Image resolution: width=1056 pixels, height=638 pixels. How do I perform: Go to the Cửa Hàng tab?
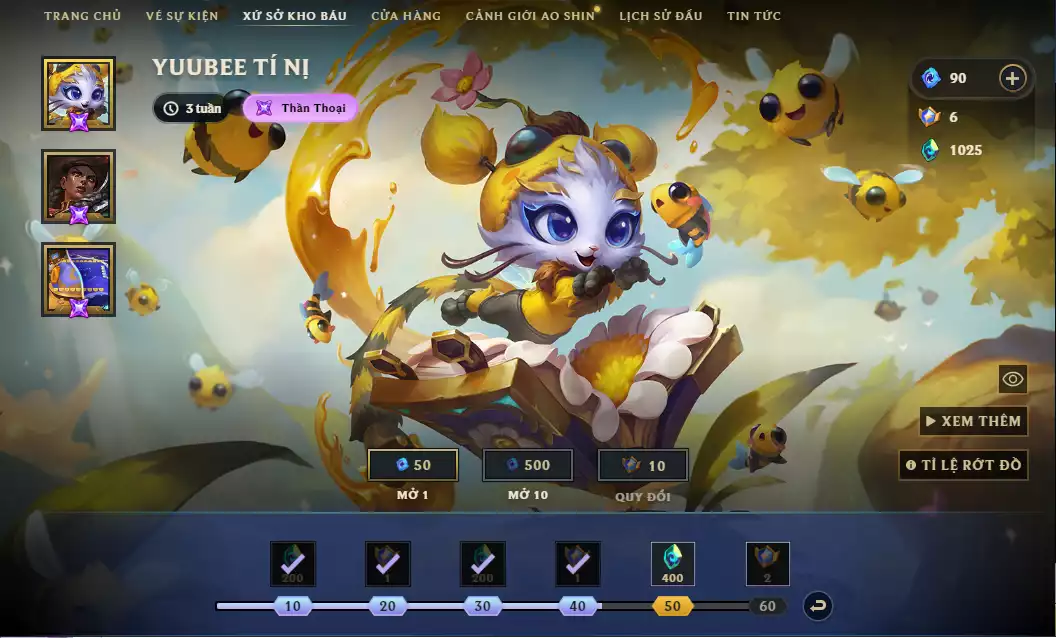406,16
